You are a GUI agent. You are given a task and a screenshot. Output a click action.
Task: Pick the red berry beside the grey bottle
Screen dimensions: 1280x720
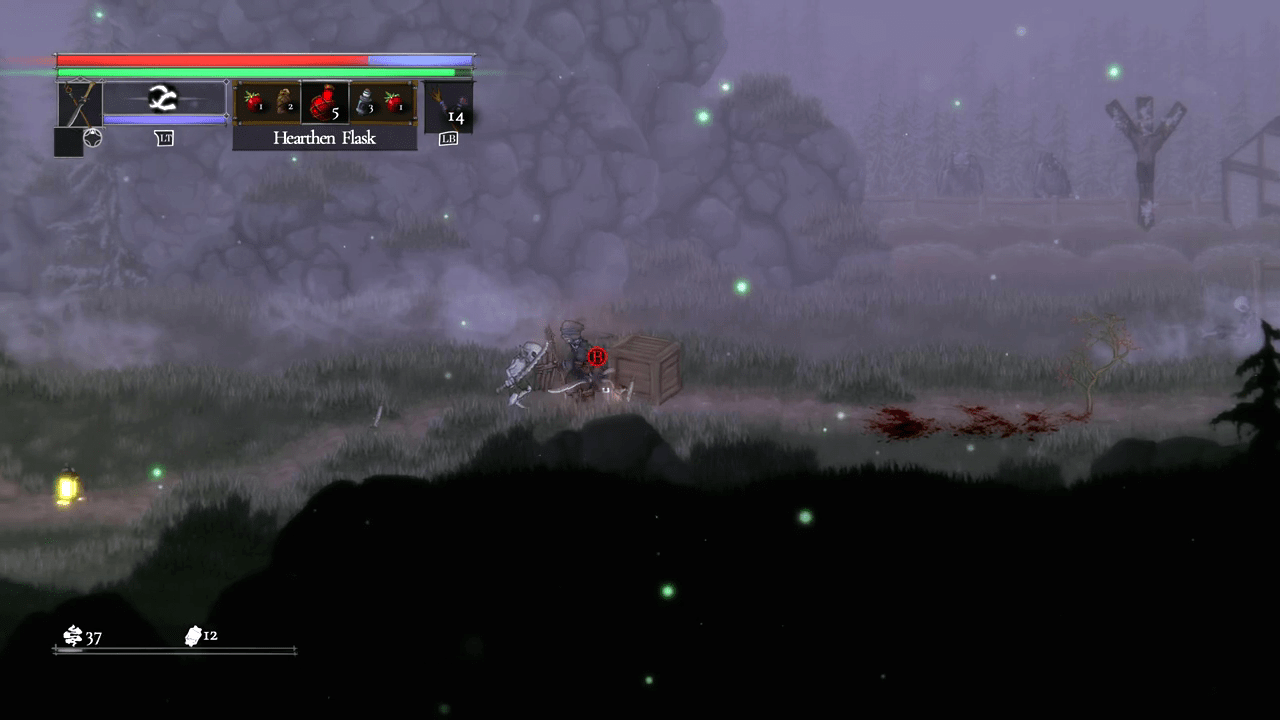click(x=395, y=101)
